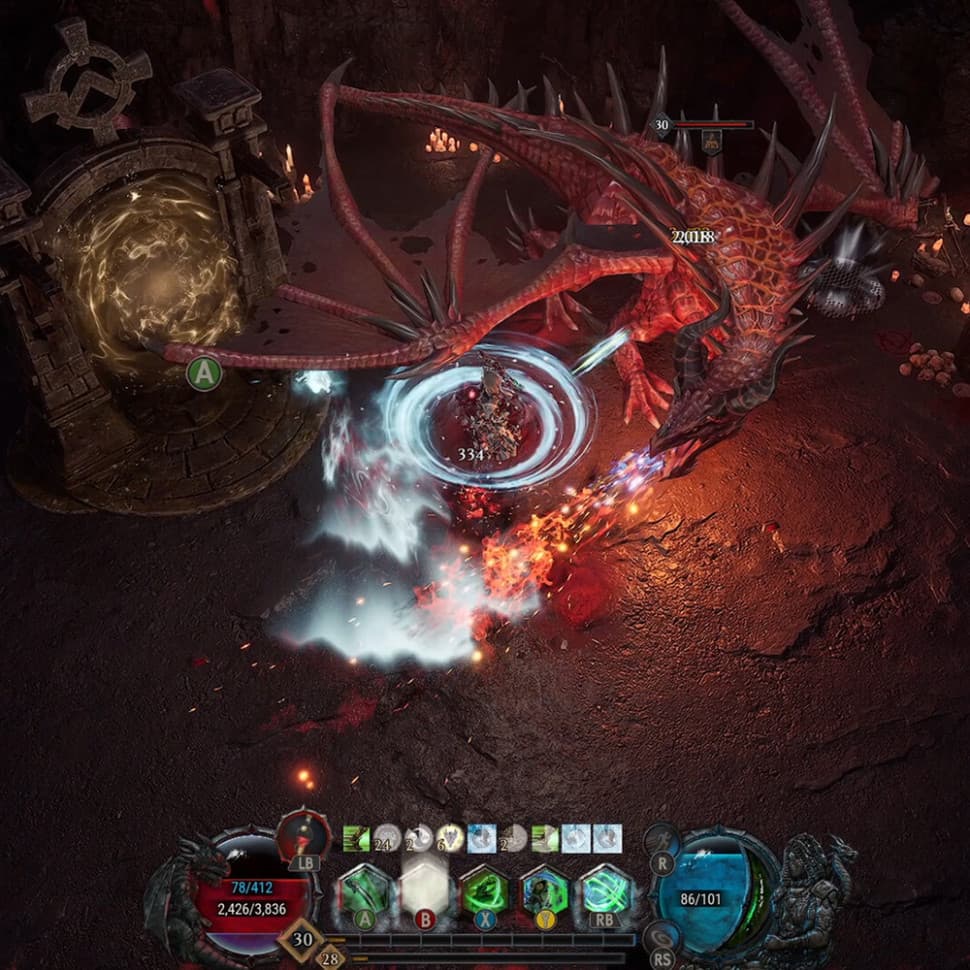Viewport: 970px width, 970px height.
Task: Activate the green whirlwind rings skill
Action: tap(606, 889)
